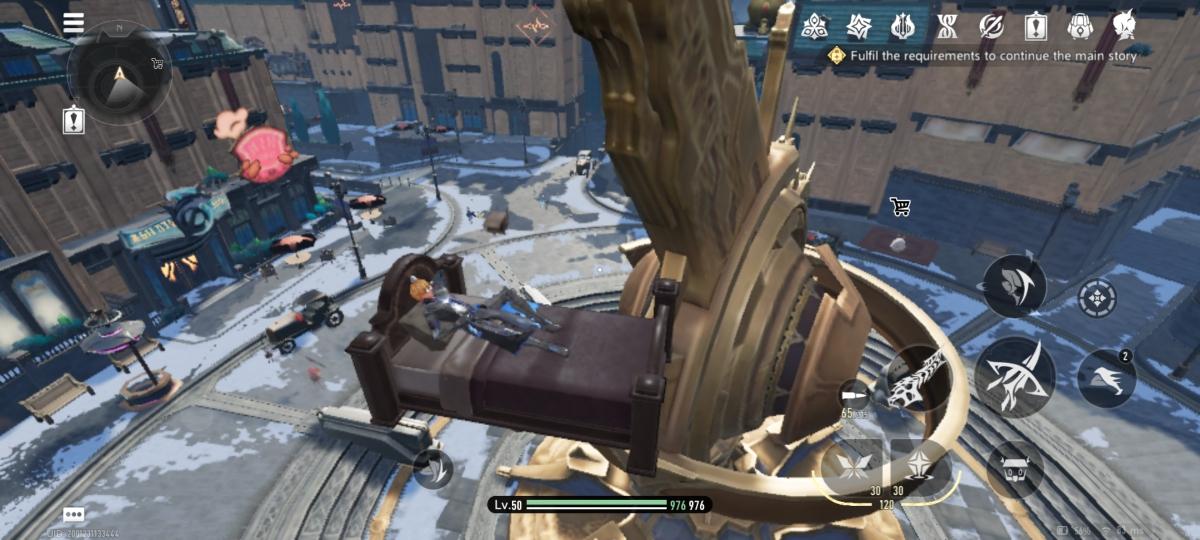
Task: Open the trident crest icon in top bar
Action: tap(903, 26)
